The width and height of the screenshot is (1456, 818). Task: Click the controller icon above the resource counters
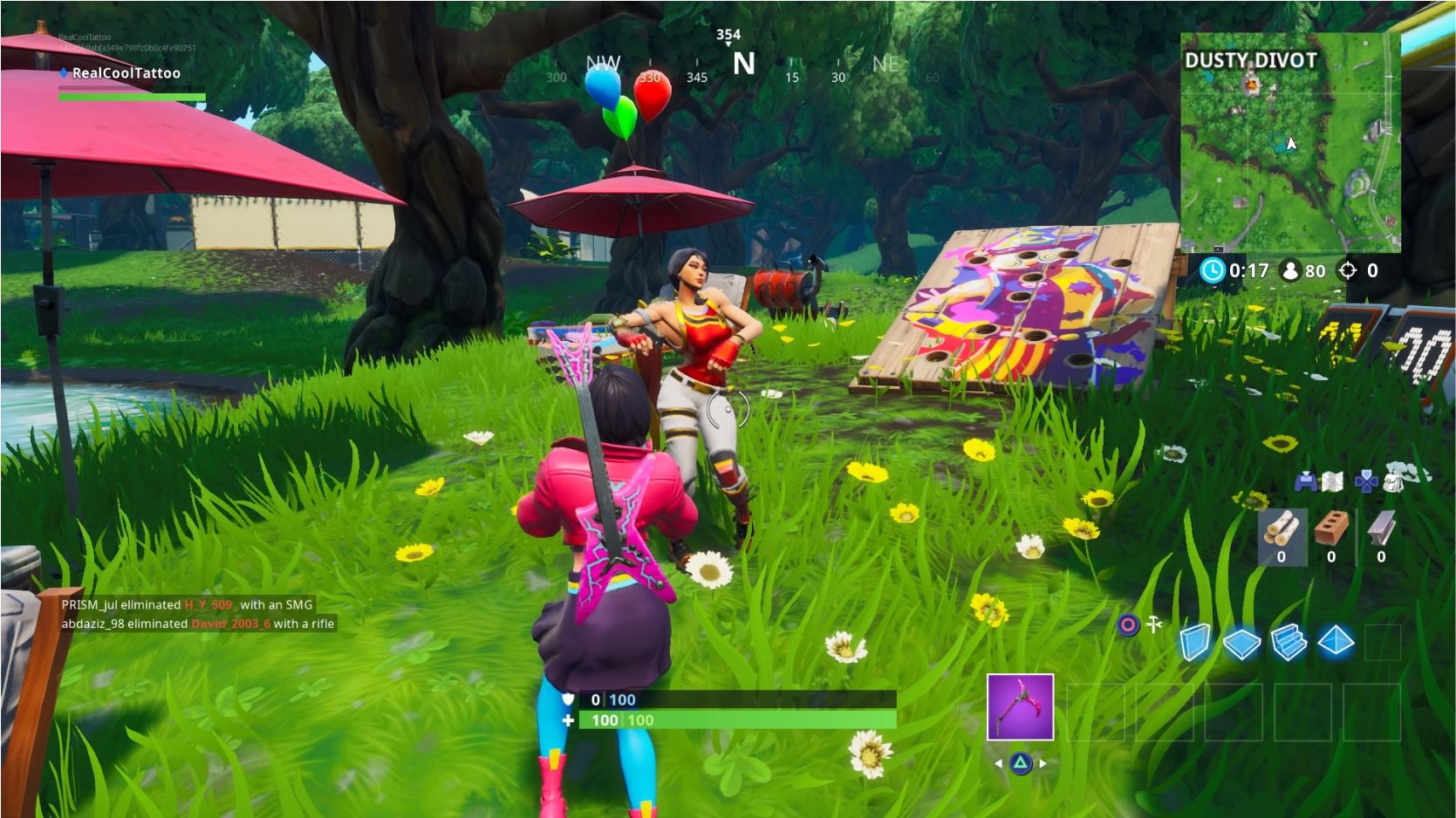(1306, 482)
